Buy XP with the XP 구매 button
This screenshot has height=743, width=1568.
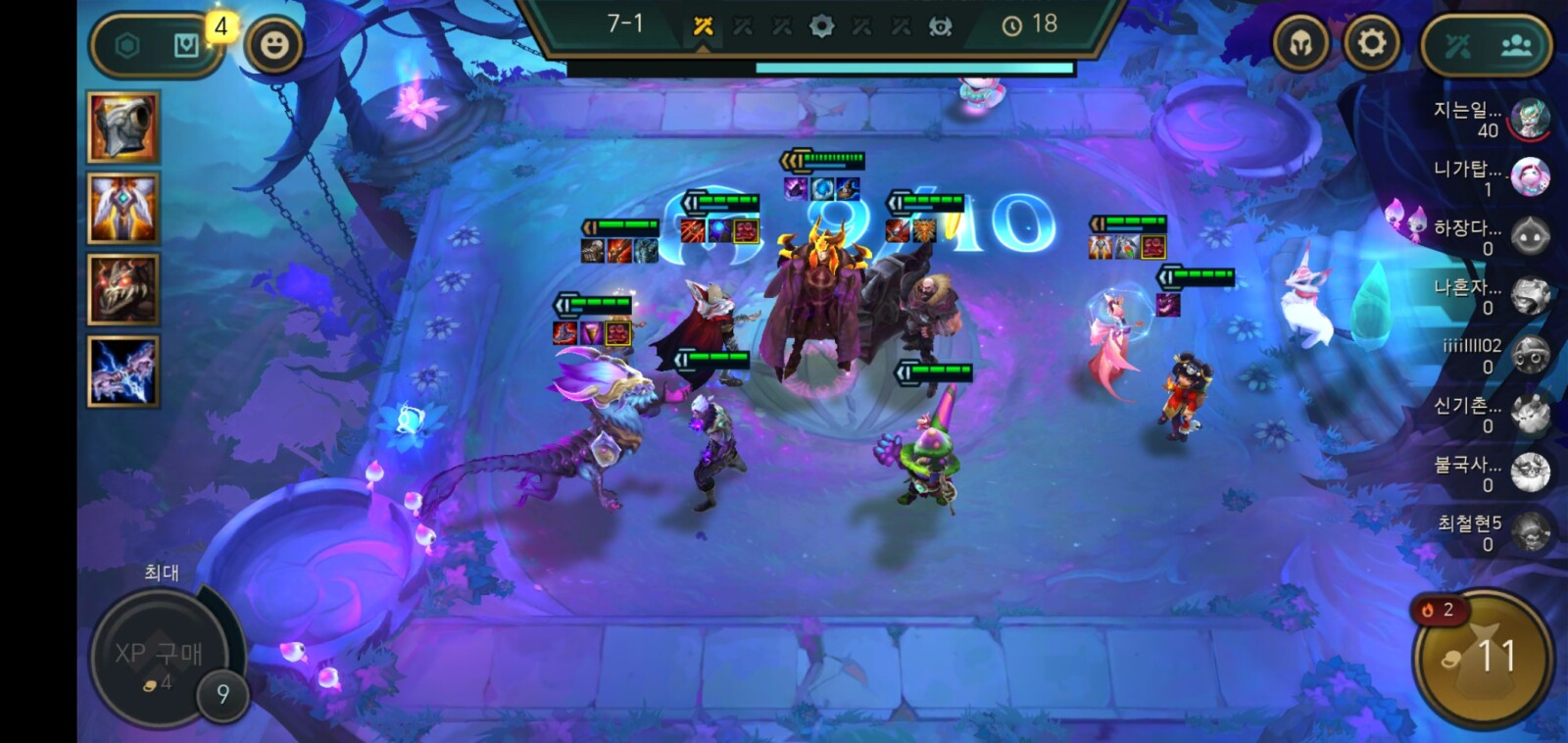pyautogui.click(x=159, y=657)
